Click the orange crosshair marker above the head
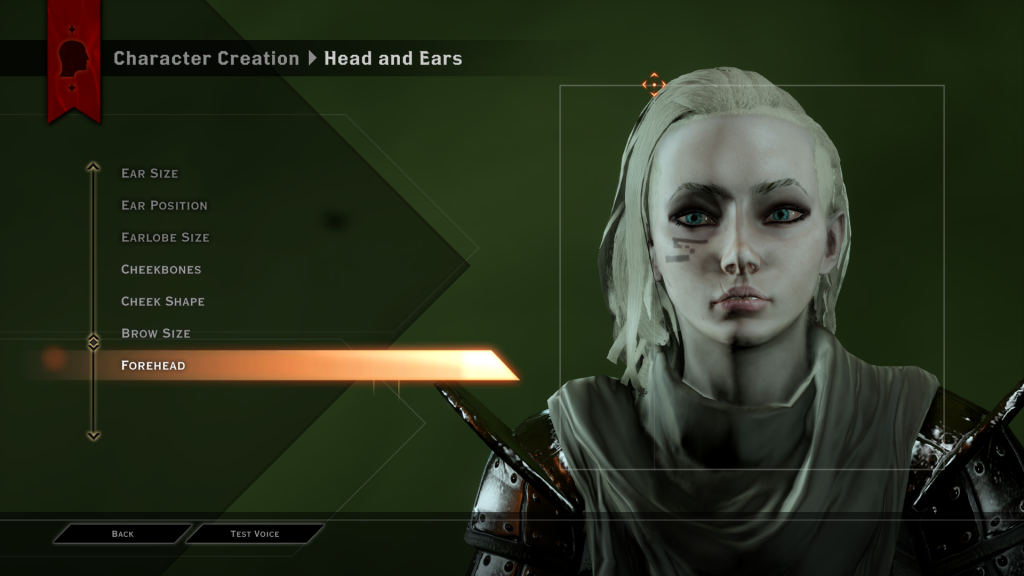 654,85
